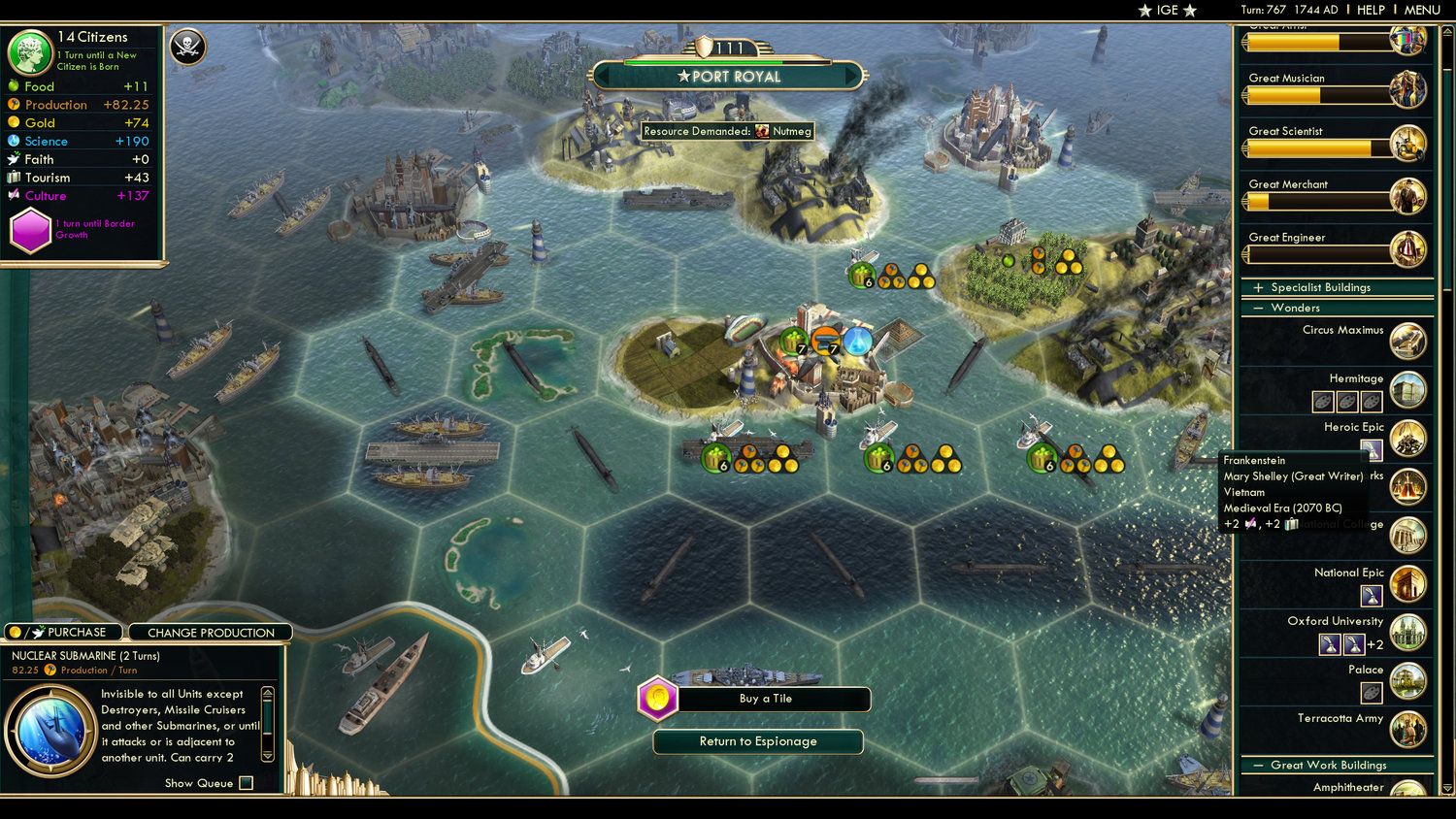Image resolution: width=1456 pixels, height=819 pixels.
Task: Click the Science beaker icon
Action: click(13, 141)
